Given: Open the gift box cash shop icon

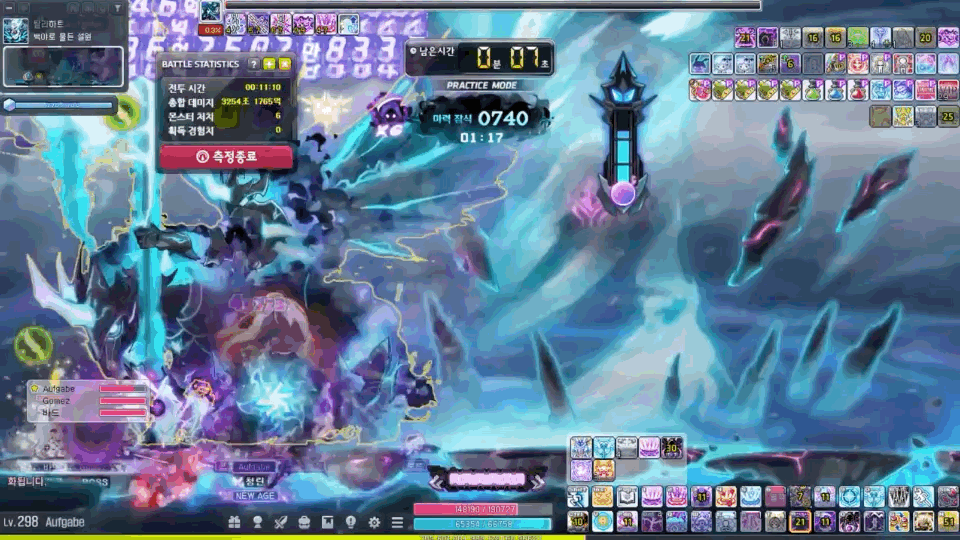Looking at the screenshot, I should (235, 522).
